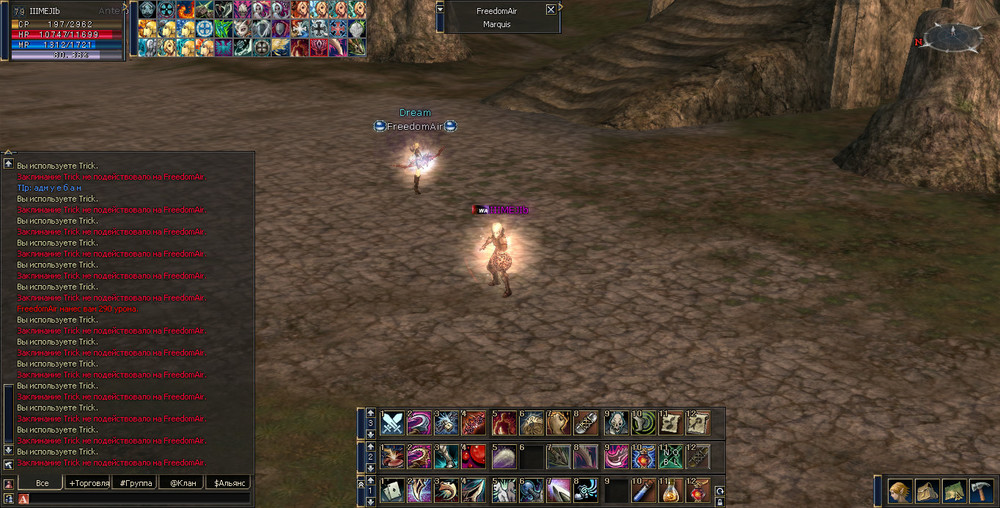The width and height of the screenshot is (1000, 508).
Task: Click the compass radar in the corner
Action: coord(952,39)
